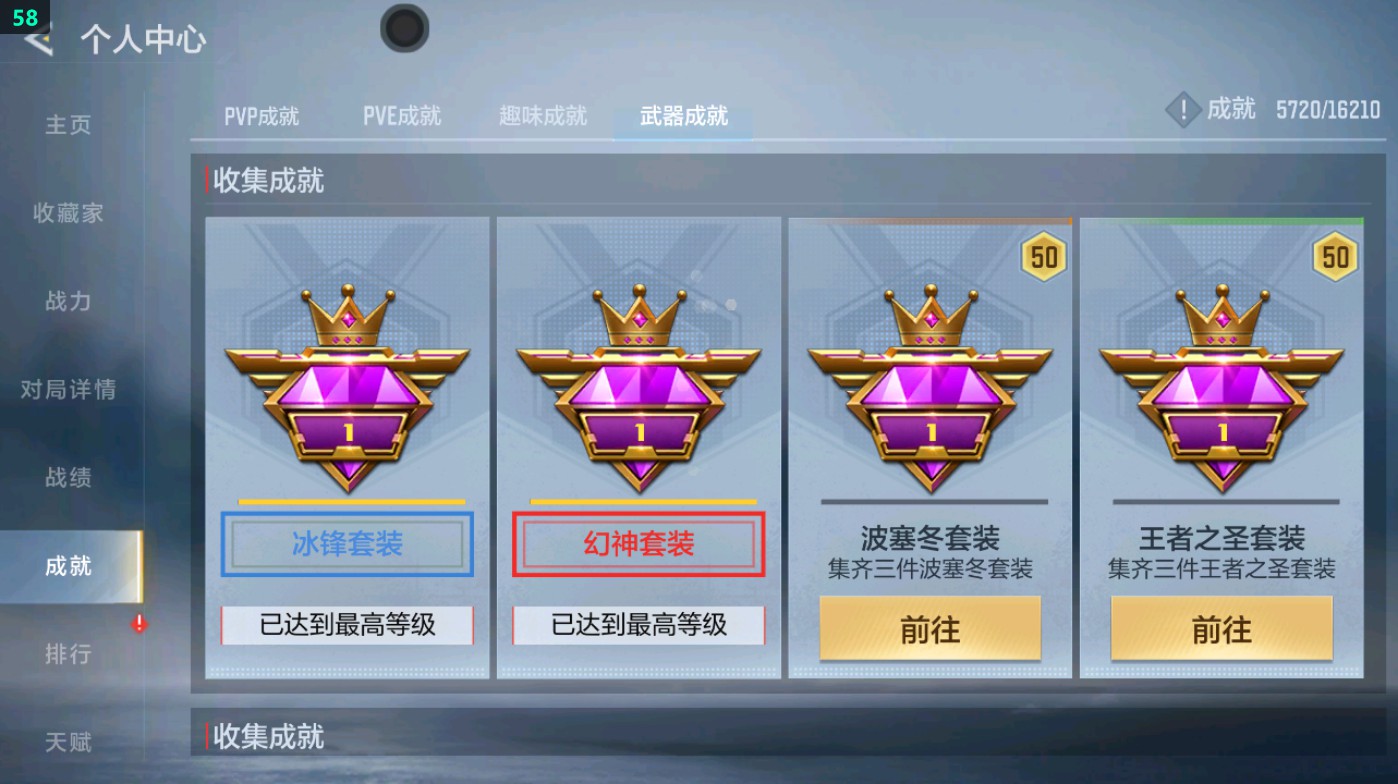Screen dimensions: 1398x784
Task: Click the 冰锋套装 blue label button
Action: (346, 545)
